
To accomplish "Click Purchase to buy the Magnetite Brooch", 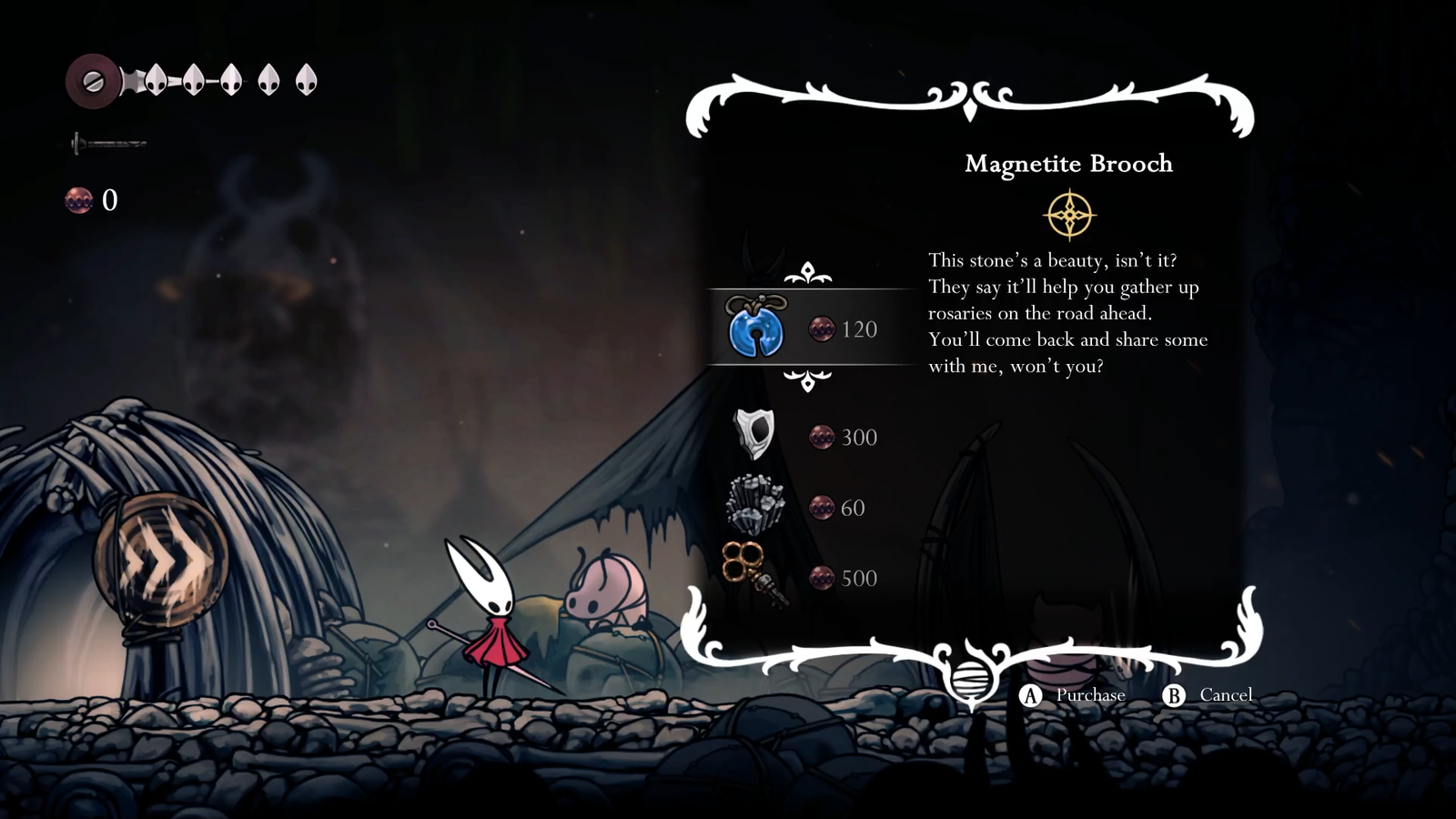I will coord(1089,695).
